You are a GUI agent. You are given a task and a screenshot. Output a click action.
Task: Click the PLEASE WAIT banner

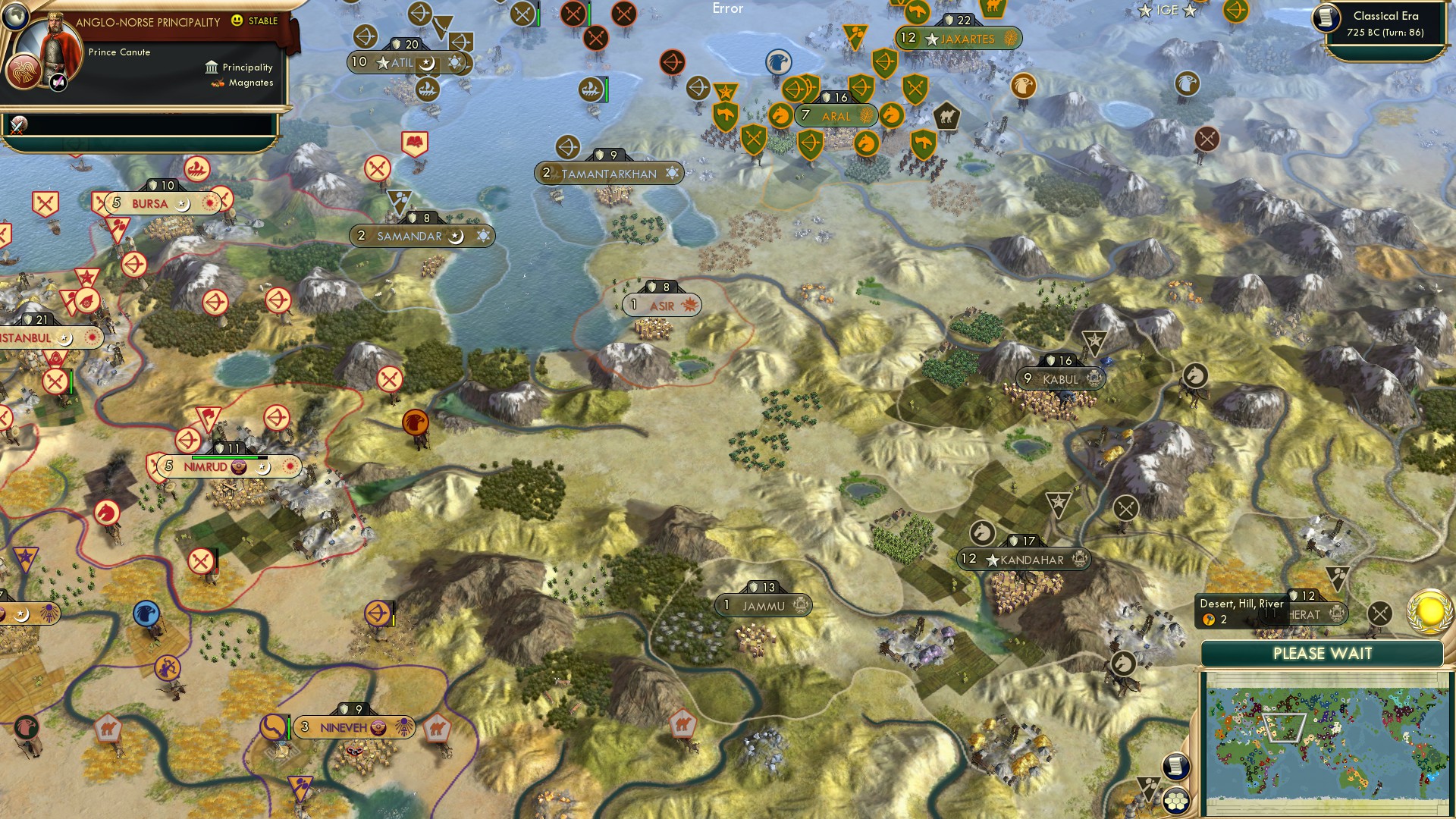click(1323, 654)
